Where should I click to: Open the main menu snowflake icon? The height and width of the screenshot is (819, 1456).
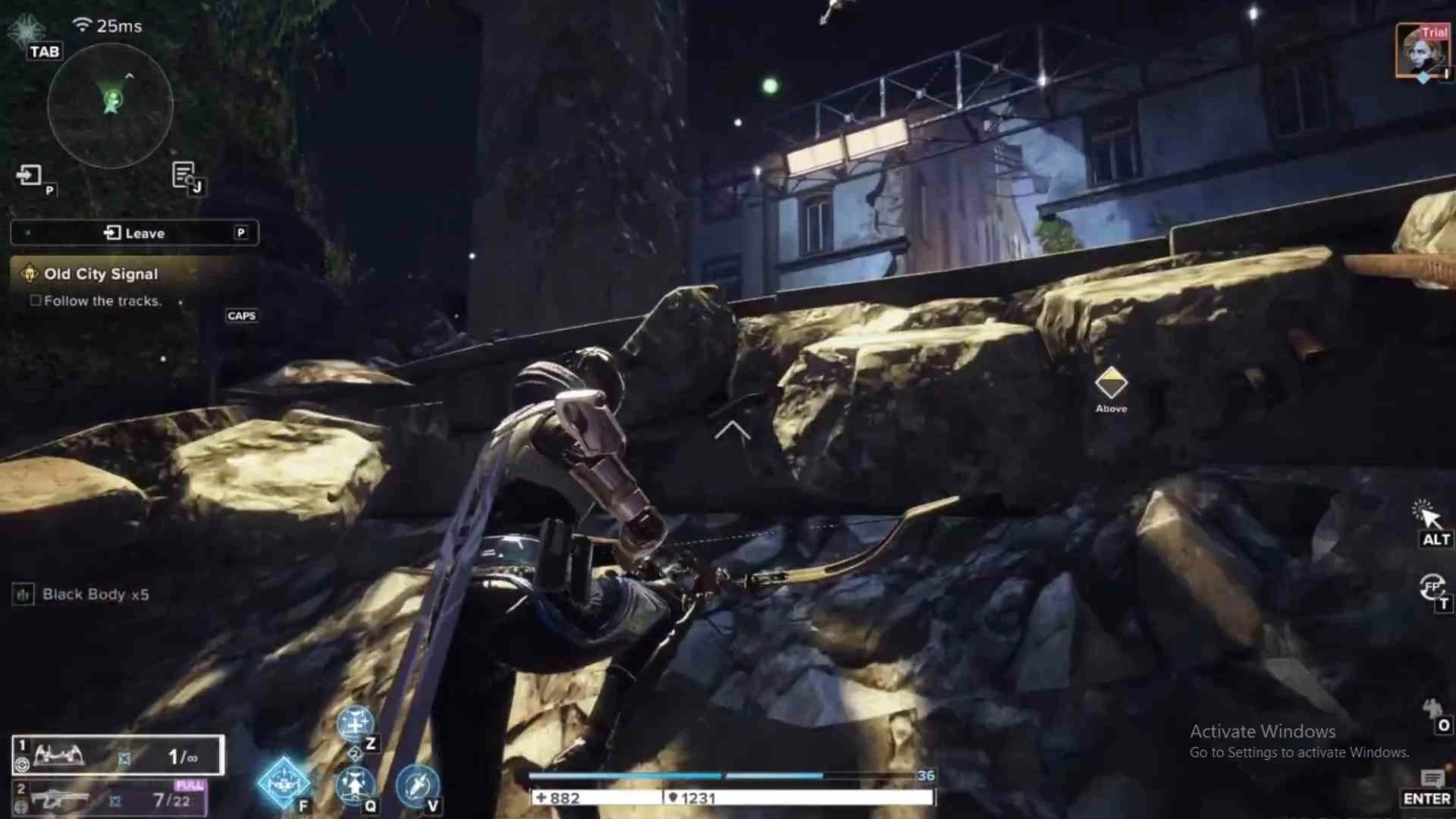(x=28, y=31)
